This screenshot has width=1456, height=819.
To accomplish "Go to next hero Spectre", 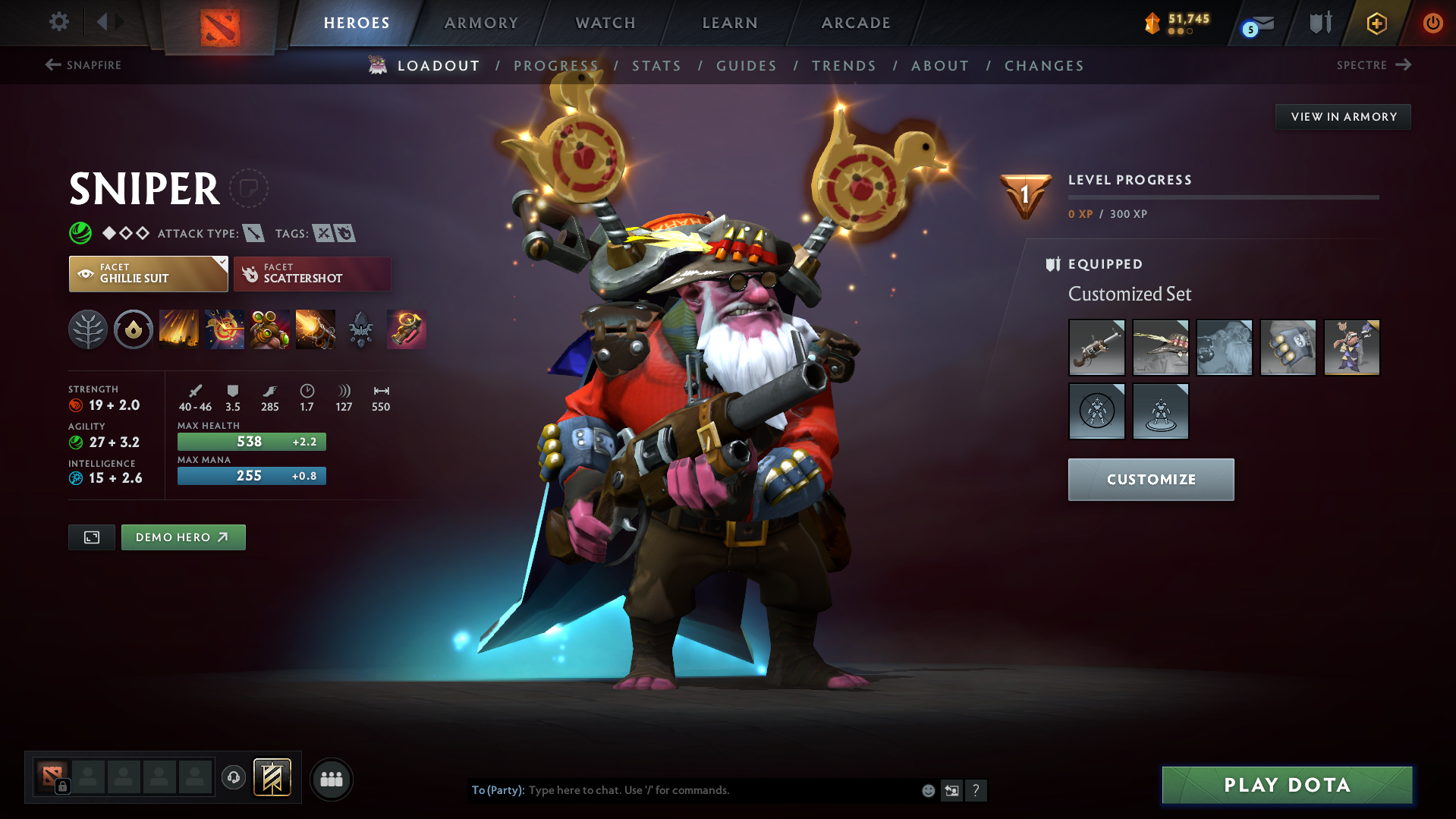I will [x=1373, y=65].
